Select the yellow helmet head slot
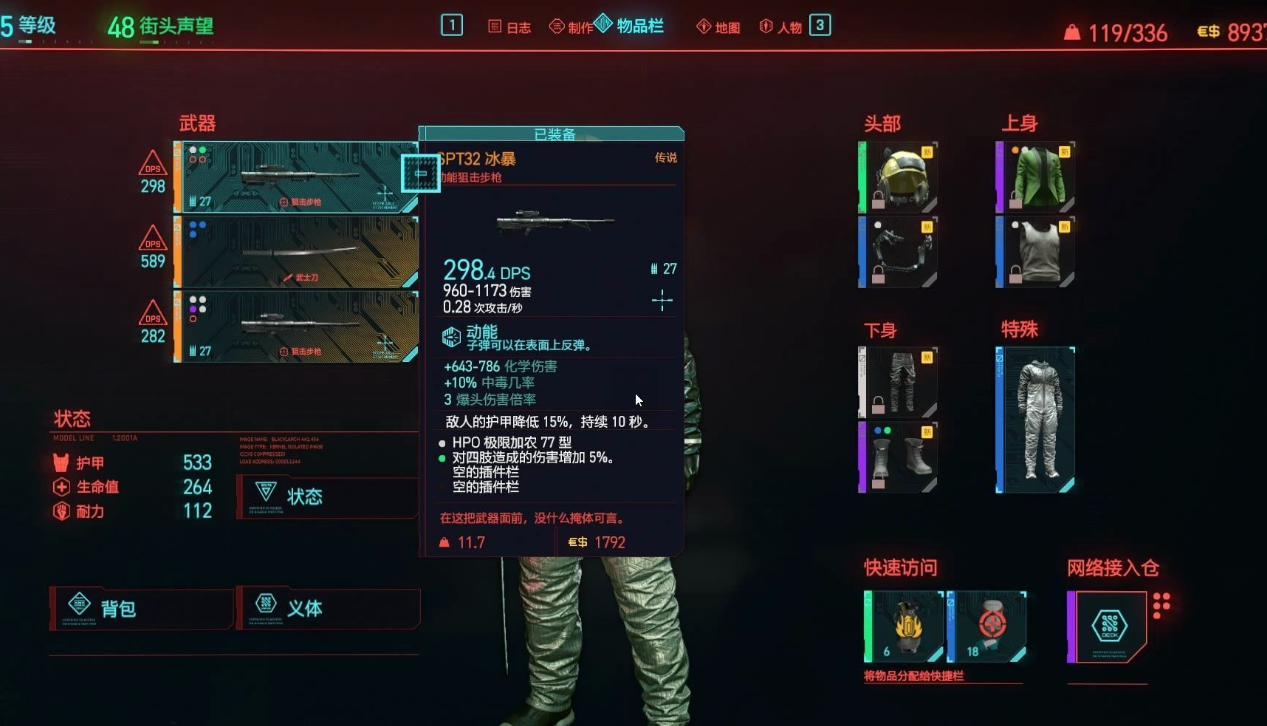This screenshot has width=1267, height=726. pos(898,176)
